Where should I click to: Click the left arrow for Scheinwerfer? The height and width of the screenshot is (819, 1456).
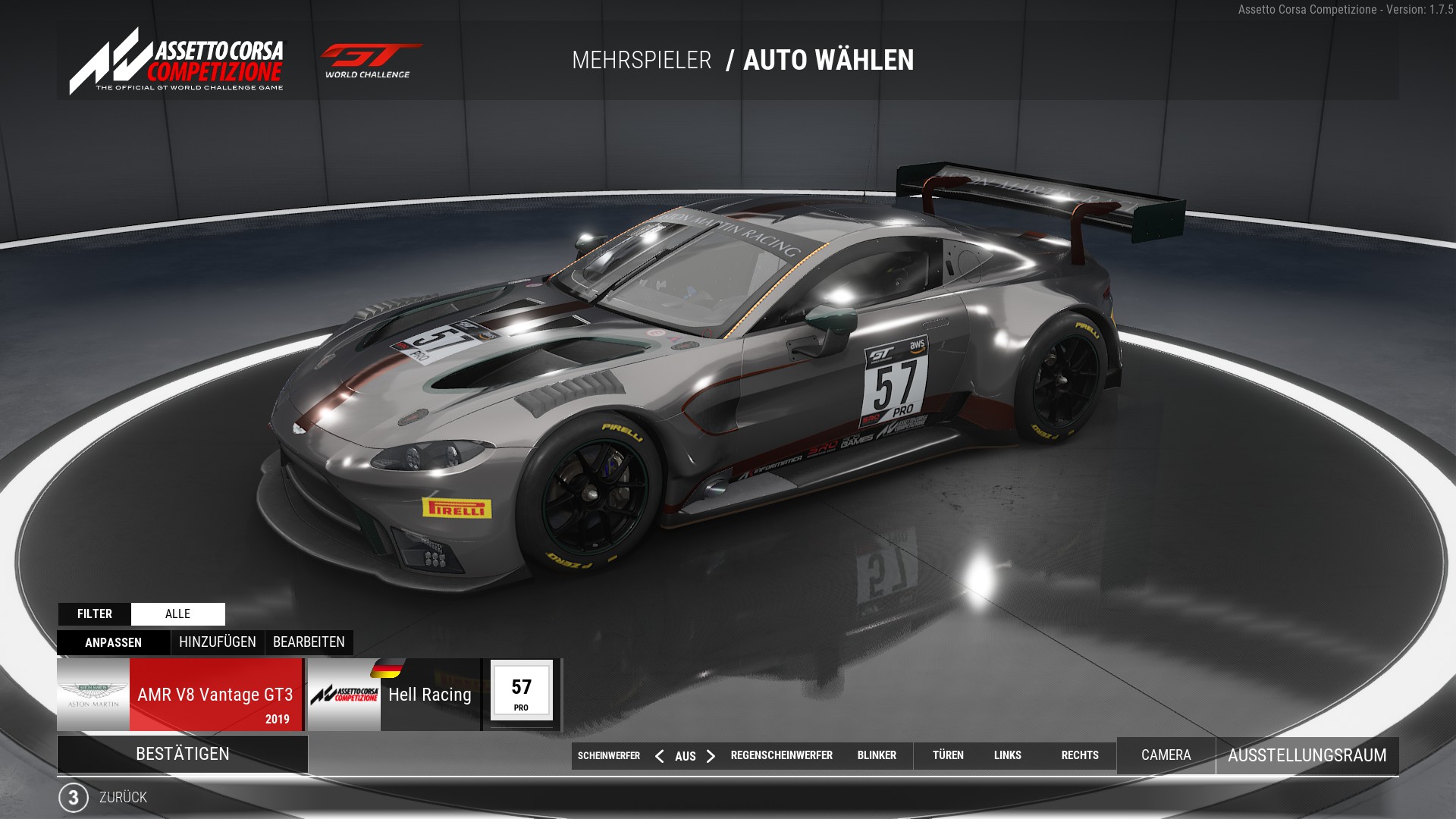[659, 756]
